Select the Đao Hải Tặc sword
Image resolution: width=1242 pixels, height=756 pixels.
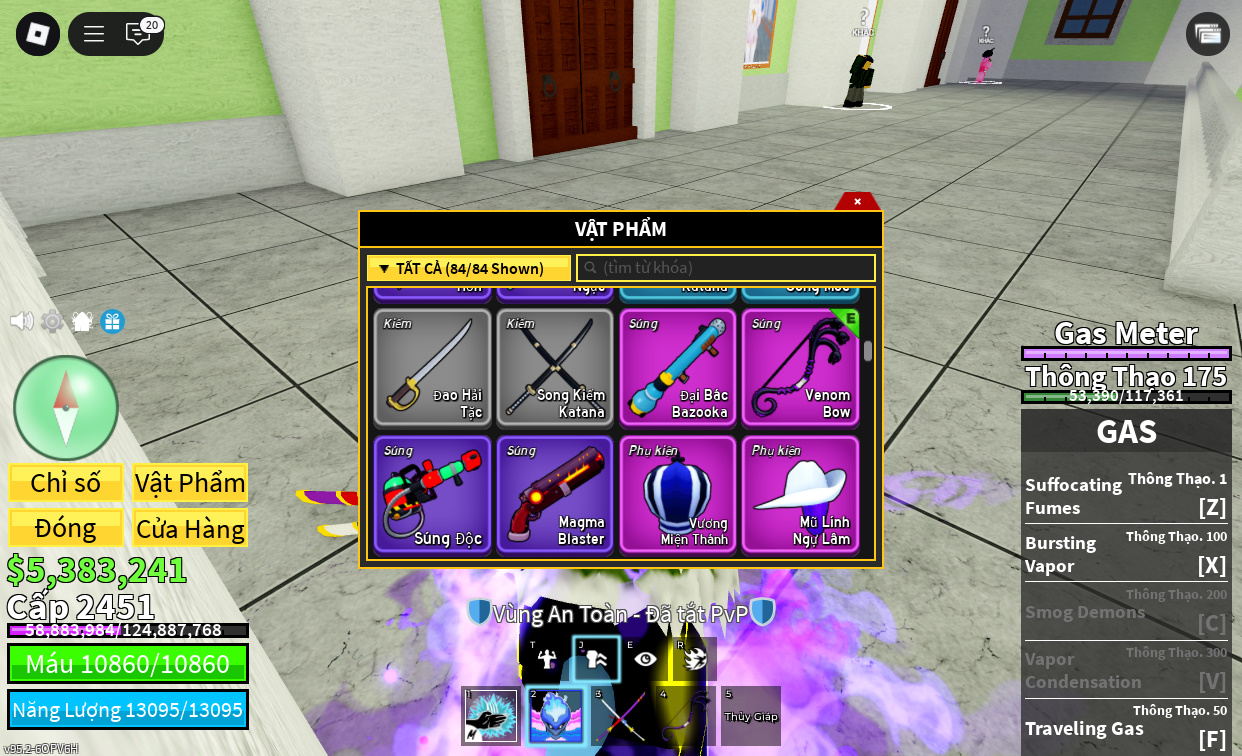point(433,368)
